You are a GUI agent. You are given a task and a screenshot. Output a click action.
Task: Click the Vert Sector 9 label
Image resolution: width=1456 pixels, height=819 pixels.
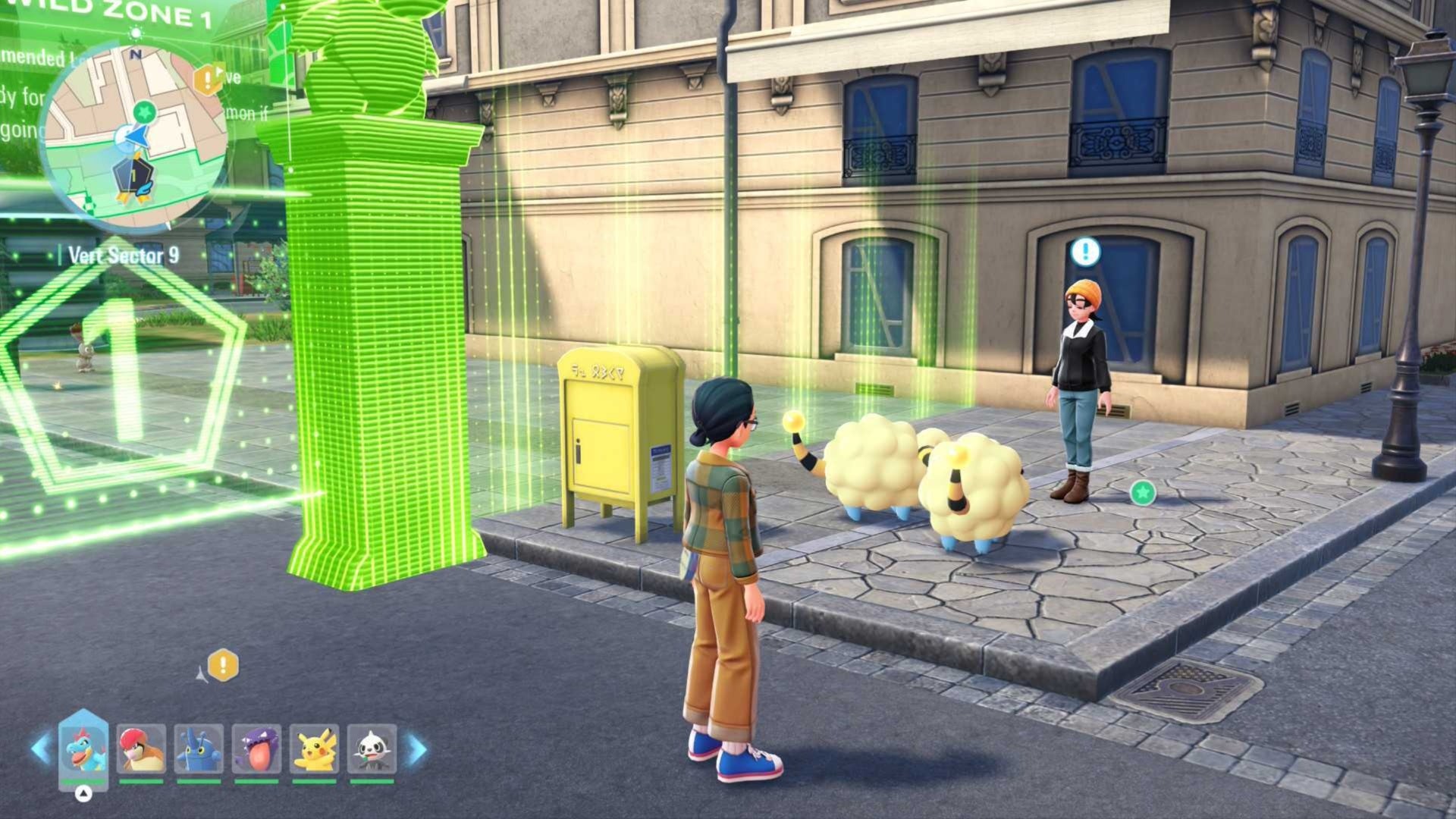click(x=123, y=256)
